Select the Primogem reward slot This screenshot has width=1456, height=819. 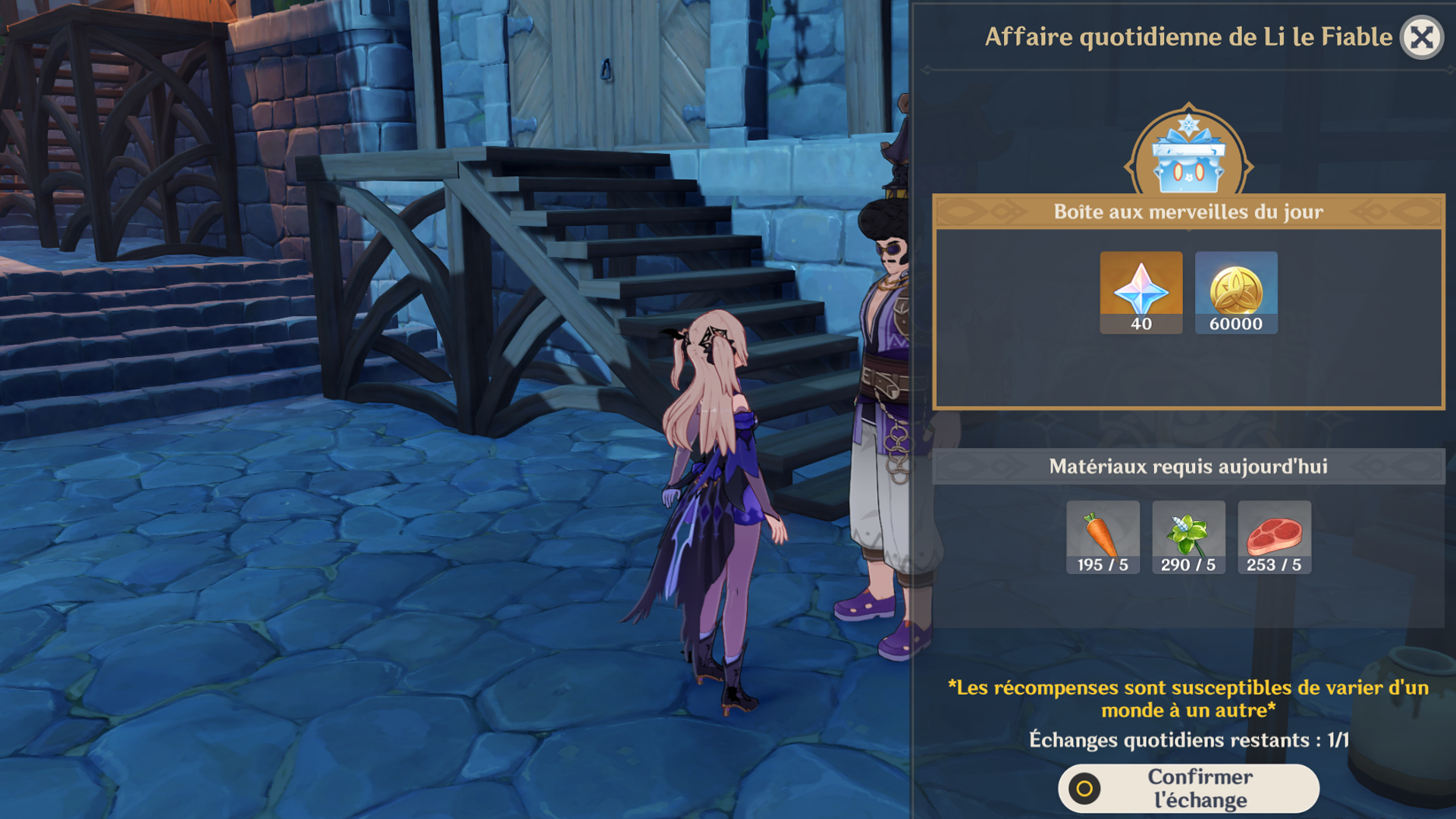(1141, 292)
